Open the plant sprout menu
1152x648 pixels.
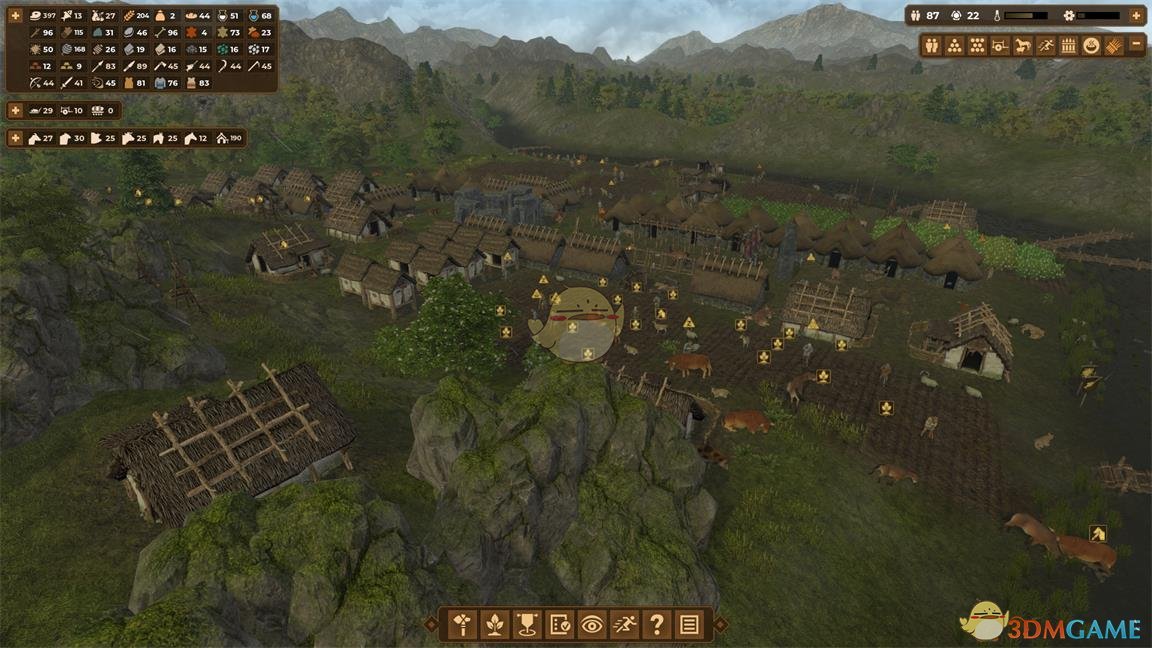tap(494, 625)
